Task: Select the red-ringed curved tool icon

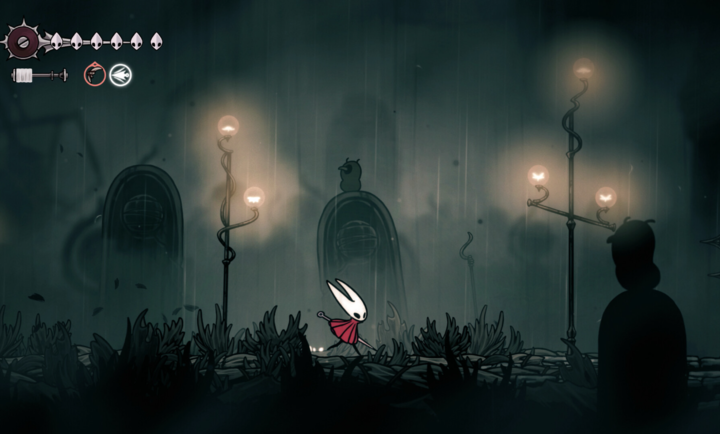Action: (95, 74)
